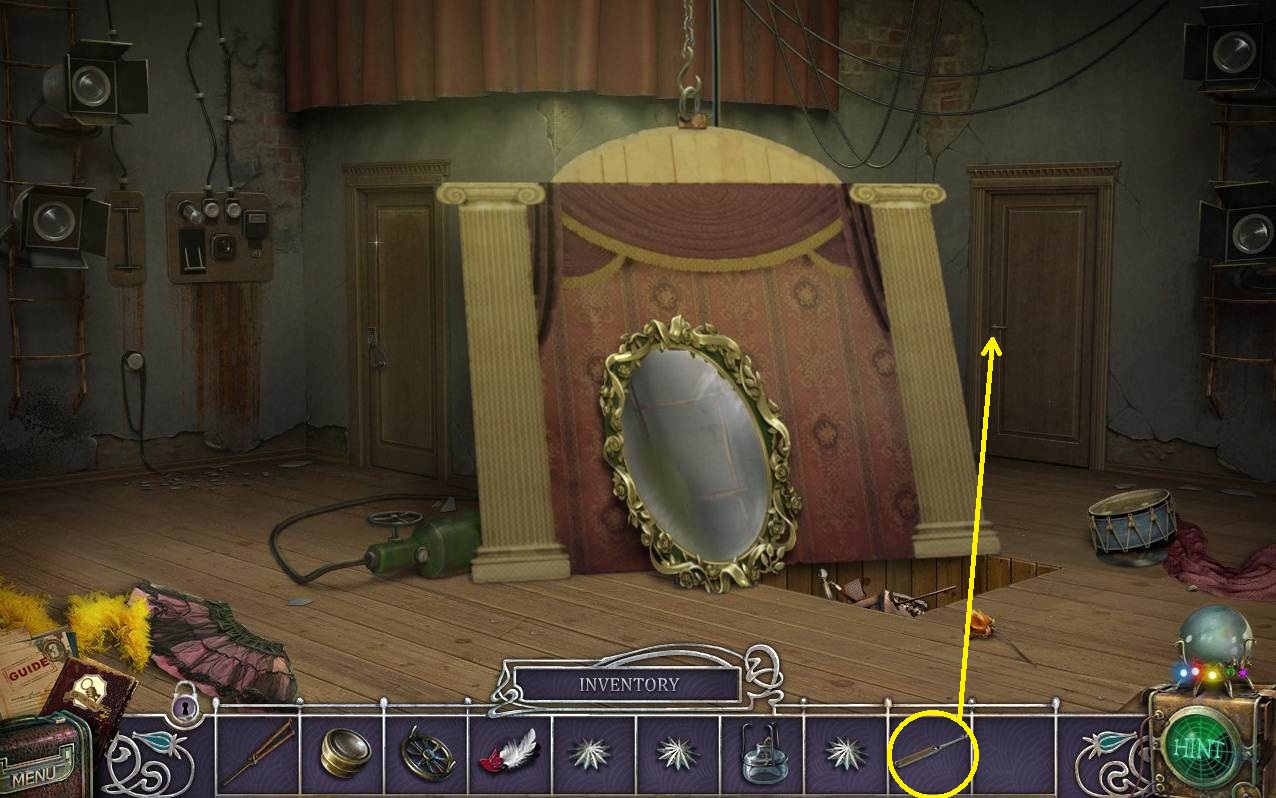1276x798 pixels.
Task: Toggle the inventory padlock
Action: [185, 707]
